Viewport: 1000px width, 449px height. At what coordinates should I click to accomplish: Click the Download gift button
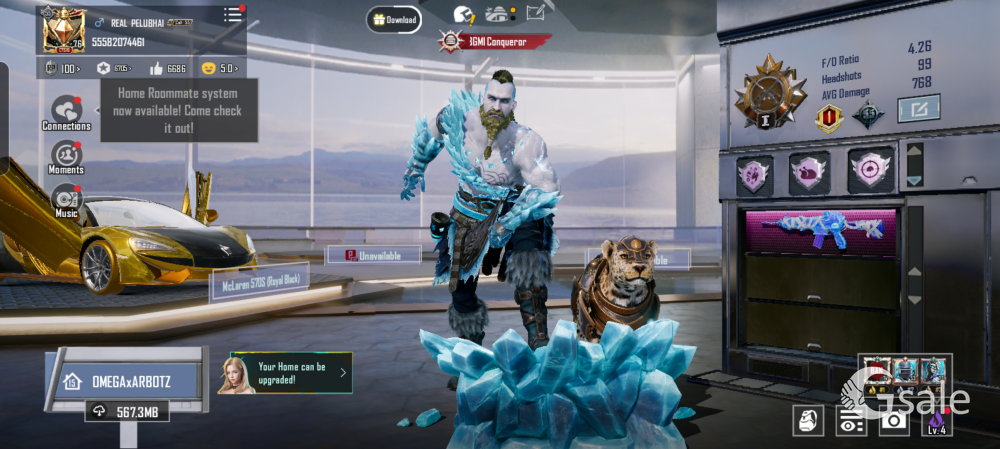(x=393, y=19)
